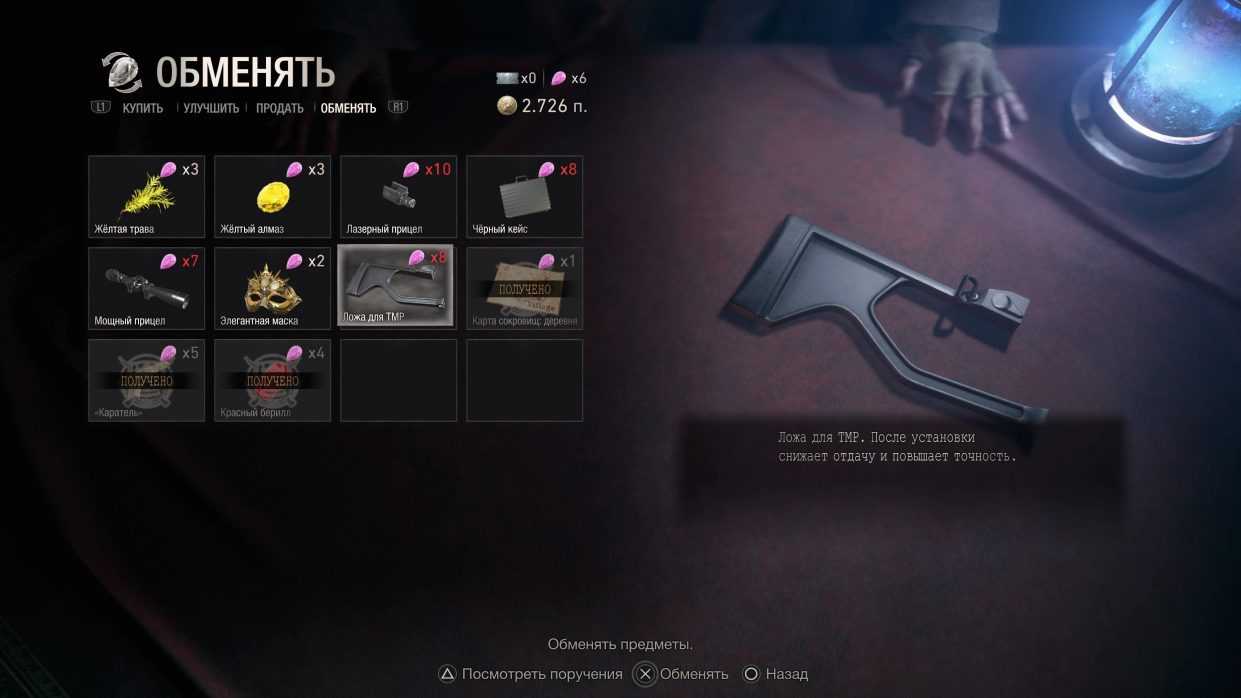The image size is (1241, 698).
Task: Choose the obtained «Каратель» slot
Action: coord(146,380)
